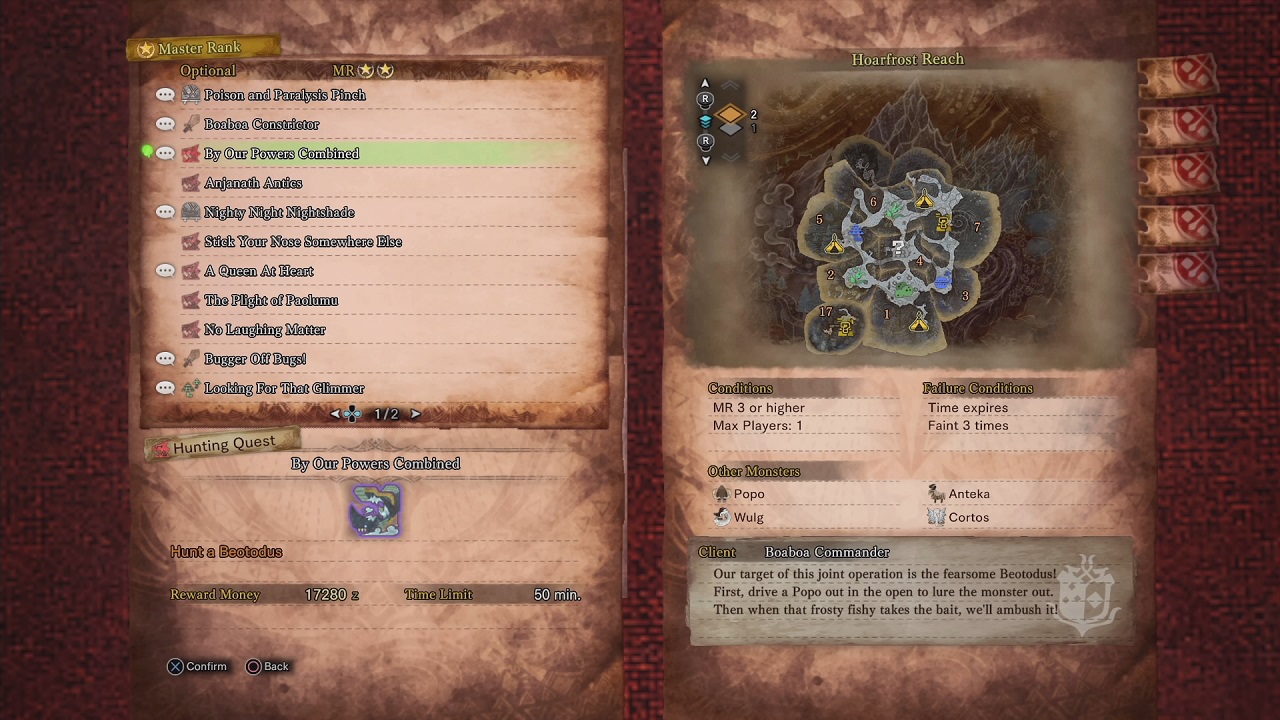The width and height of the screenshot is (1280, 720).
Task: Select the capture net icon beside Poison and Paralysis Pinch
Action: (x=192, y=94)
